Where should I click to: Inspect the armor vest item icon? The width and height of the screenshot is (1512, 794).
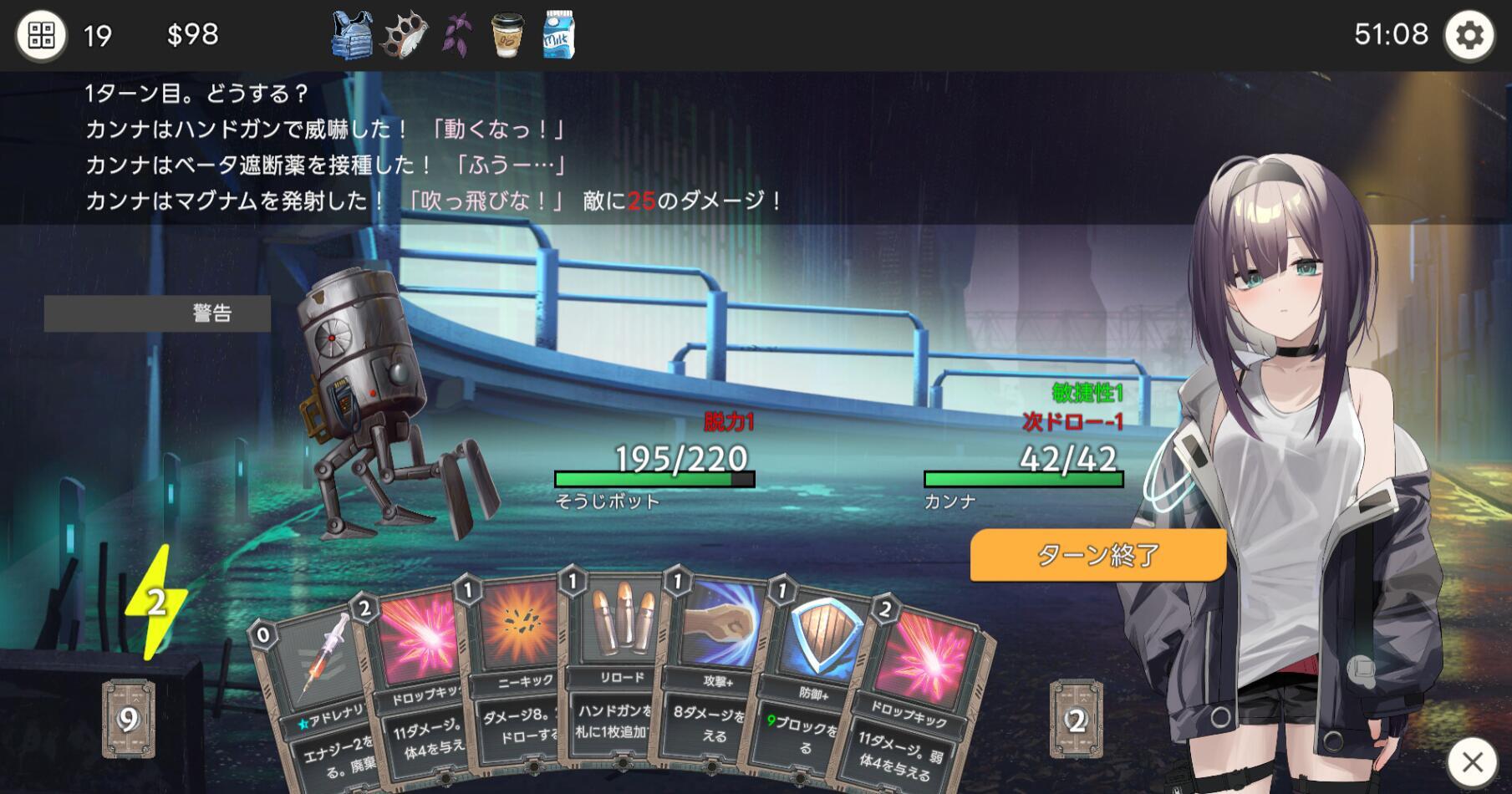pyautogui.click(x=352, y=35)
